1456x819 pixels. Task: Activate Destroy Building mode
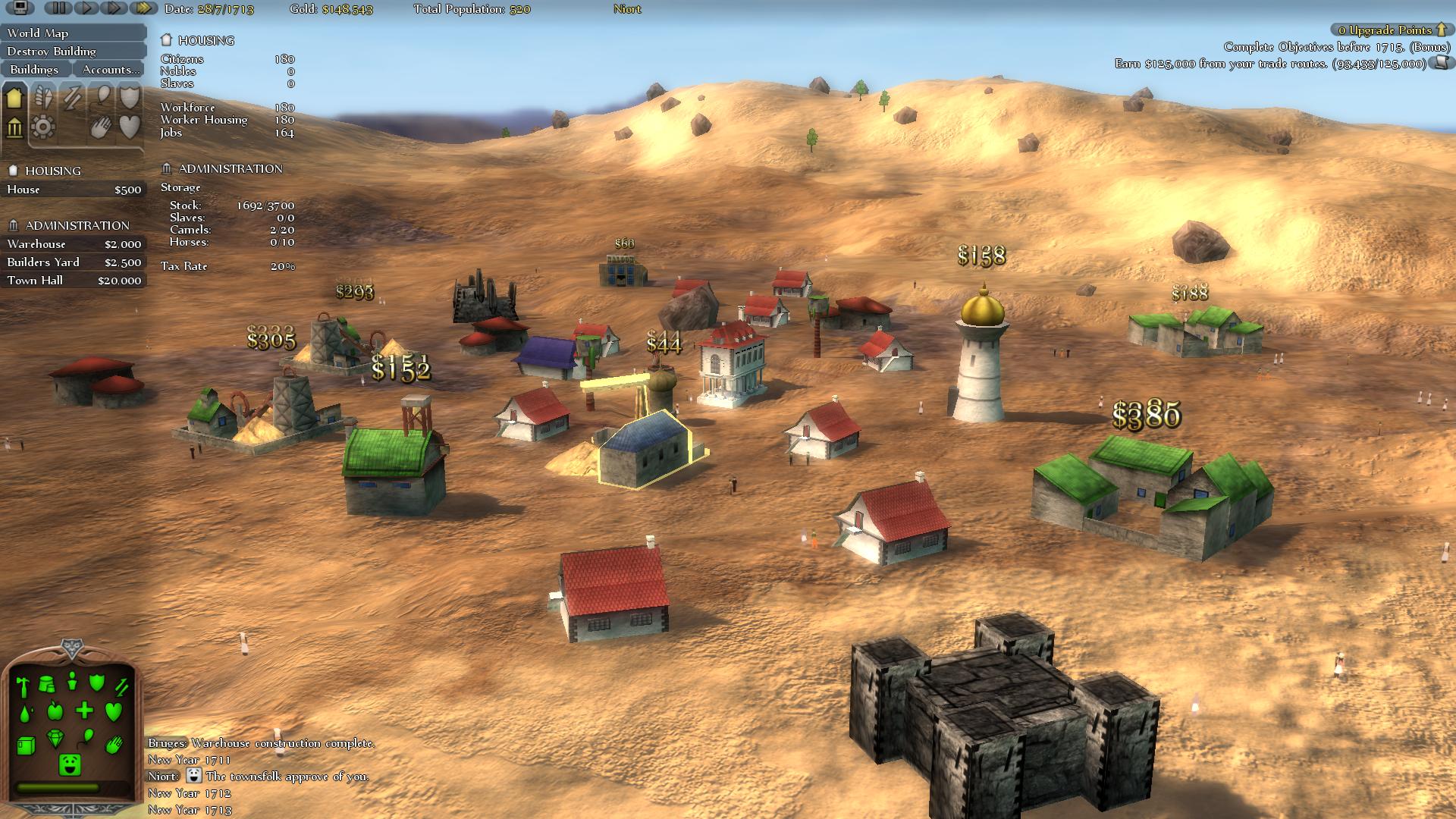[x=73, y=51]
